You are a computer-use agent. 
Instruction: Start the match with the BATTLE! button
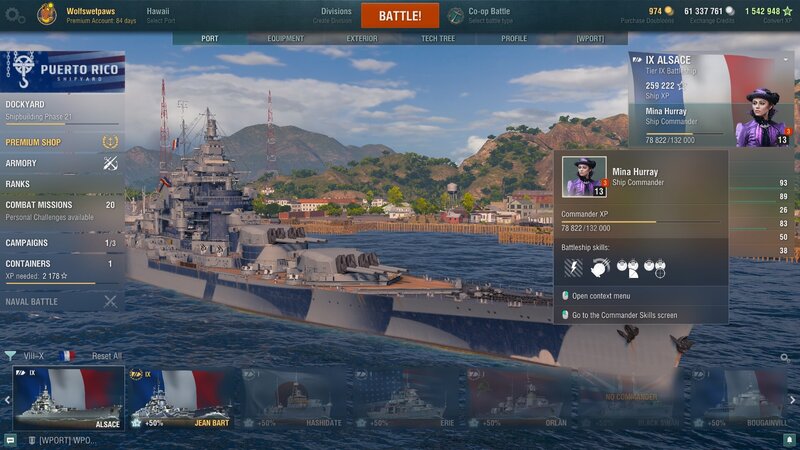[399, 16]
